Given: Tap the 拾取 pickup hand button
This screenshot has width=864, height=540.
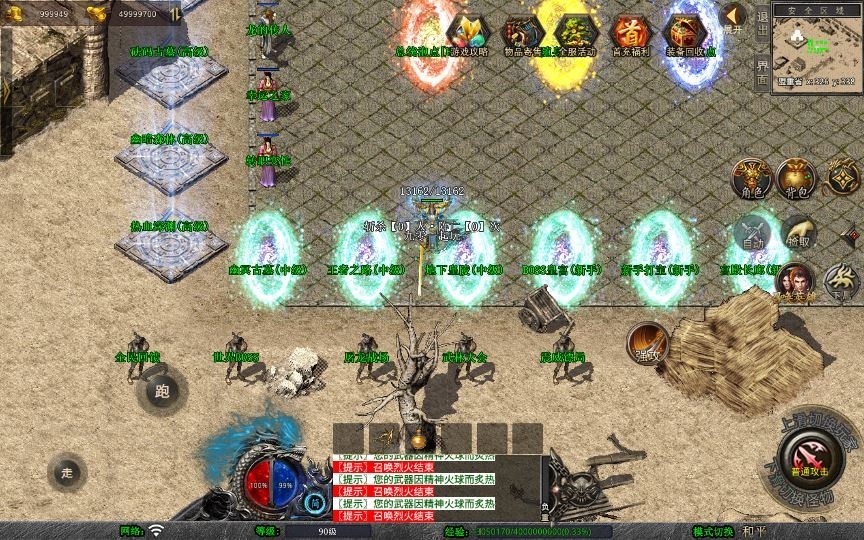Looking at the screenshot, I should pos(797,234).
